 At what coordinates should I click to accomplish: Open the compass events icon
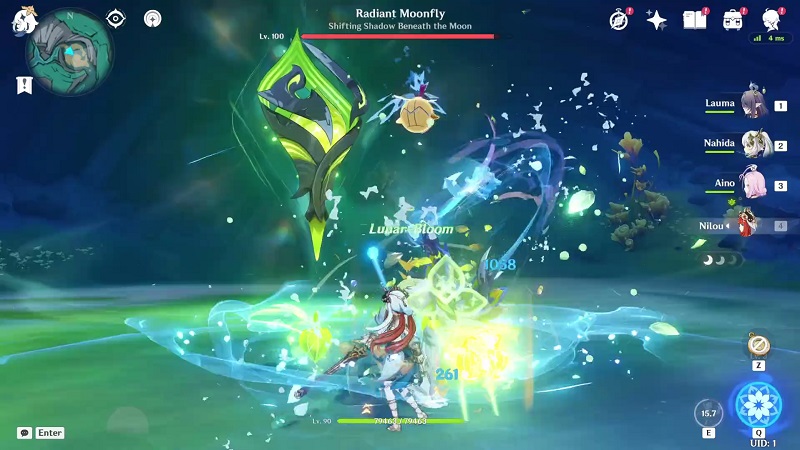tap(620, 20)
